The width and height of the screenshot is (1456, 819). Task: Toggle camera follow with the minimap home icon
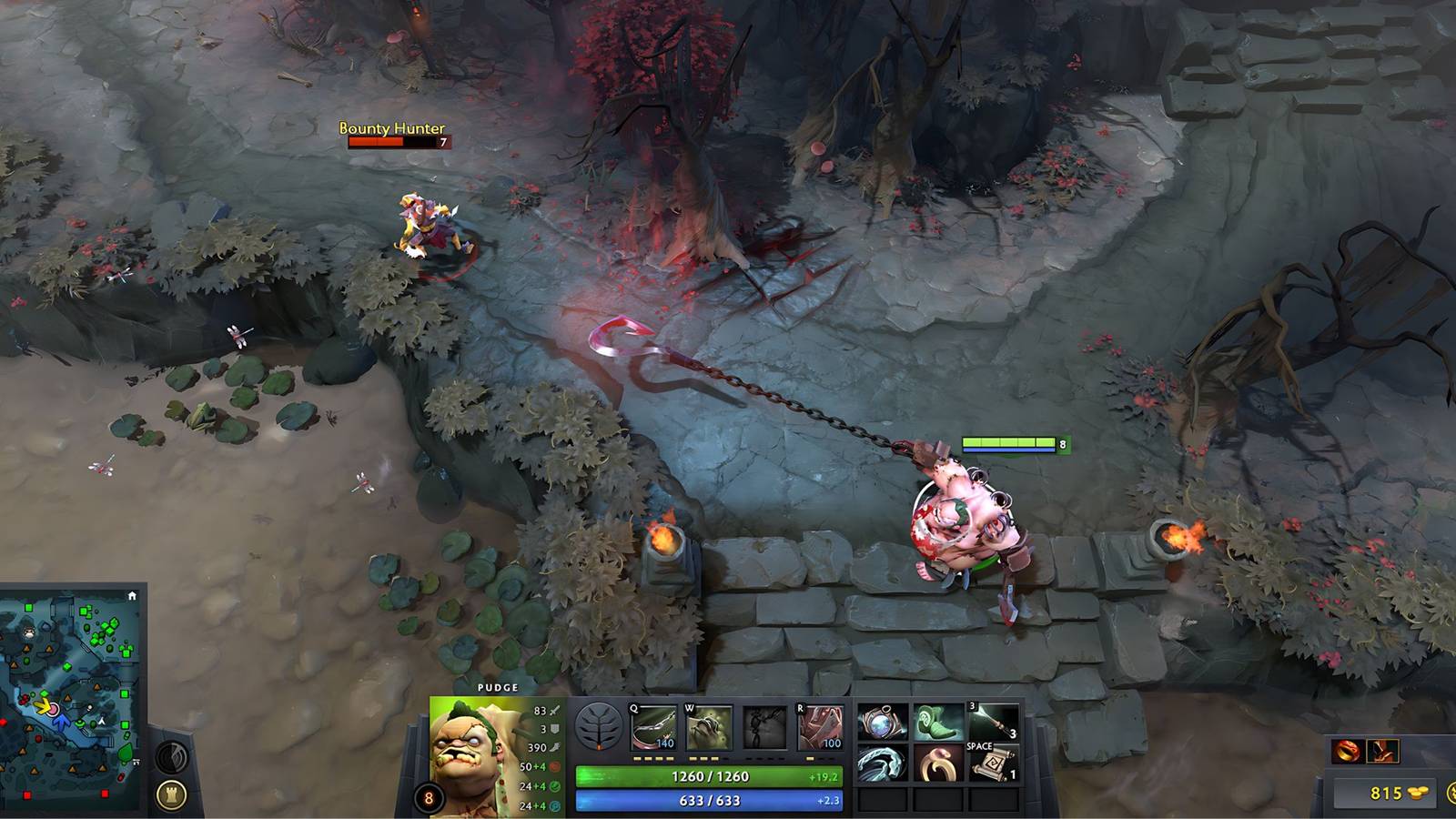(132, 594)
